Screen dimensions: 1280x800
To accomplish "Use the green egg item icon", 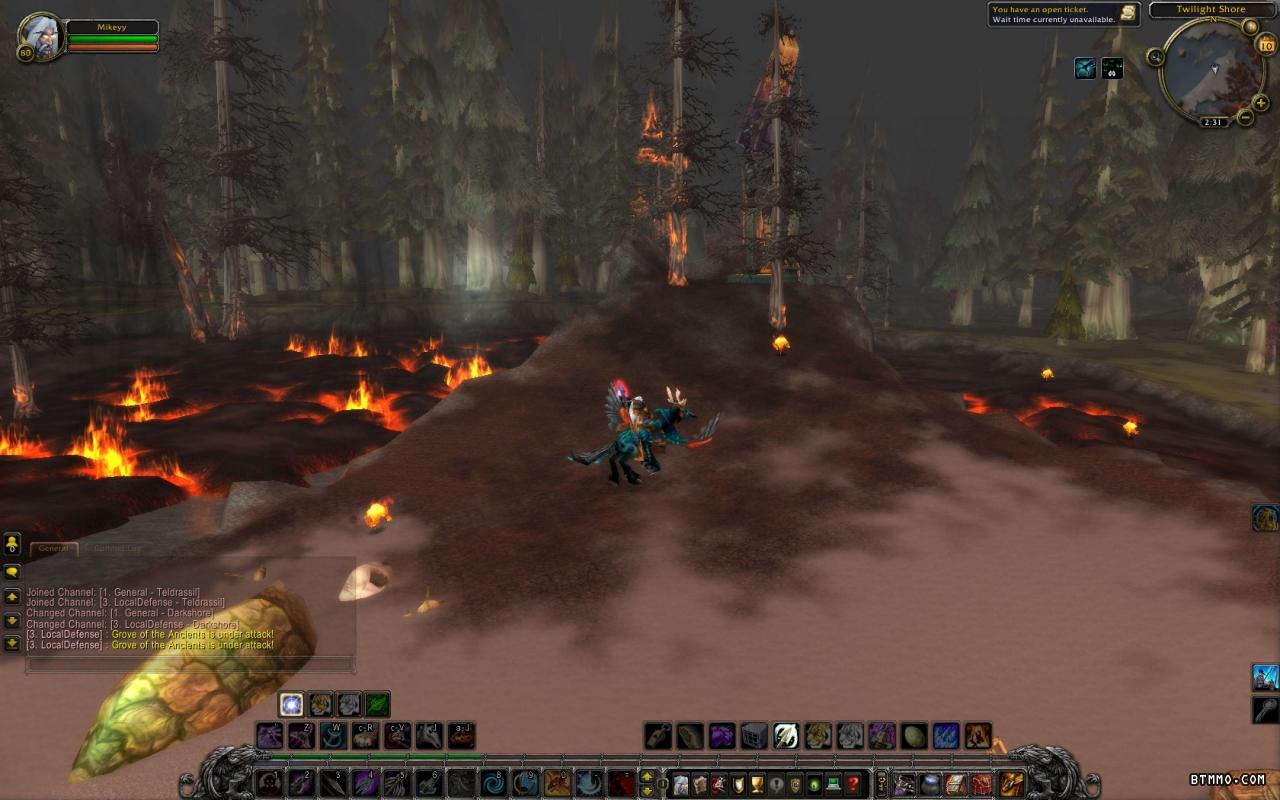I will [x=914, y=737].
